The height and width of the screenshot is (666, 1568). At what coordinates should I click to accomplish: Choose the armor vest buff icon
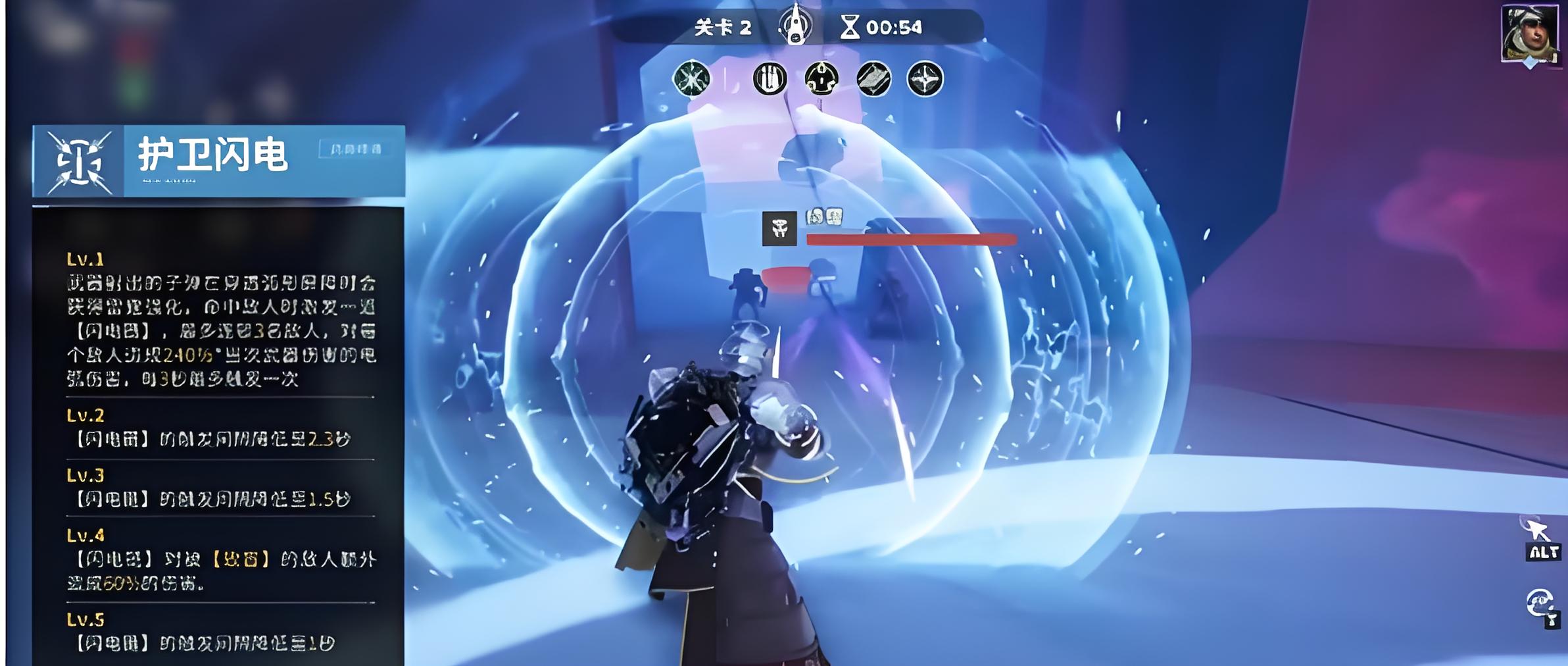click(821, 79)
